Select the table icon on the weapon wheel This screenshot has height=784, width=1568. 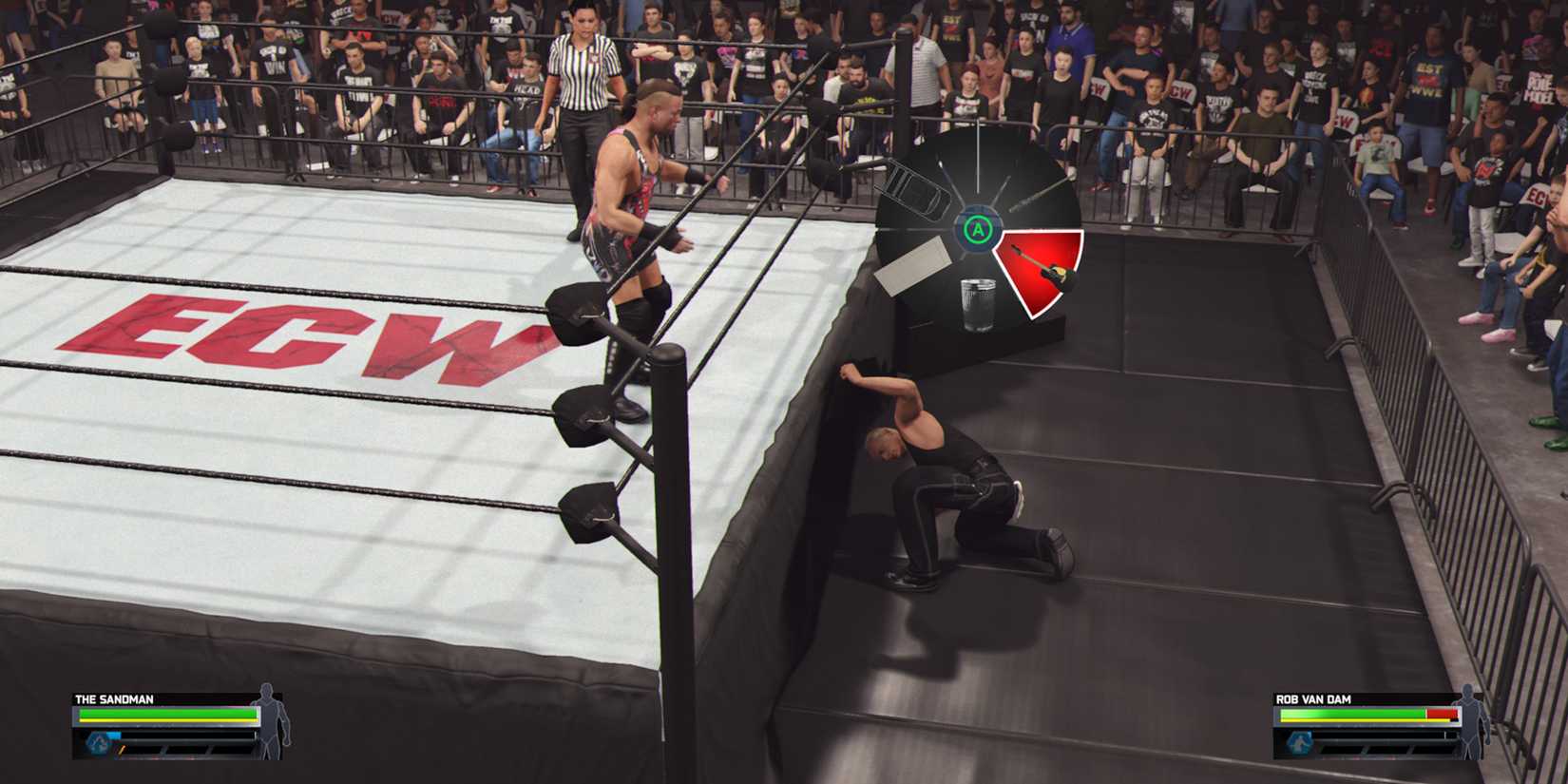(911, 266)
